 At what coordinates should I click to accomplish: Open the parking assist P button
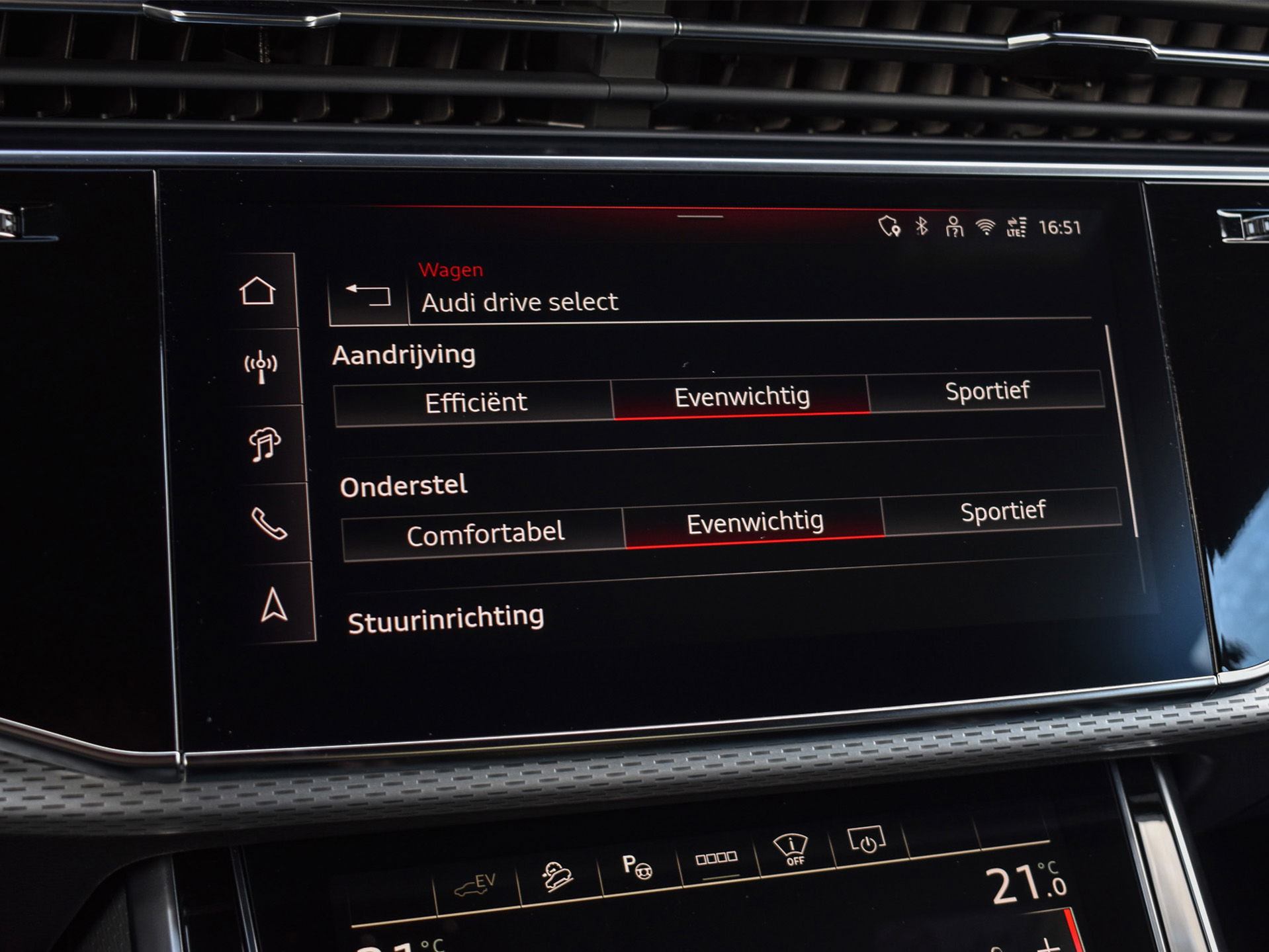pos(637,866)
